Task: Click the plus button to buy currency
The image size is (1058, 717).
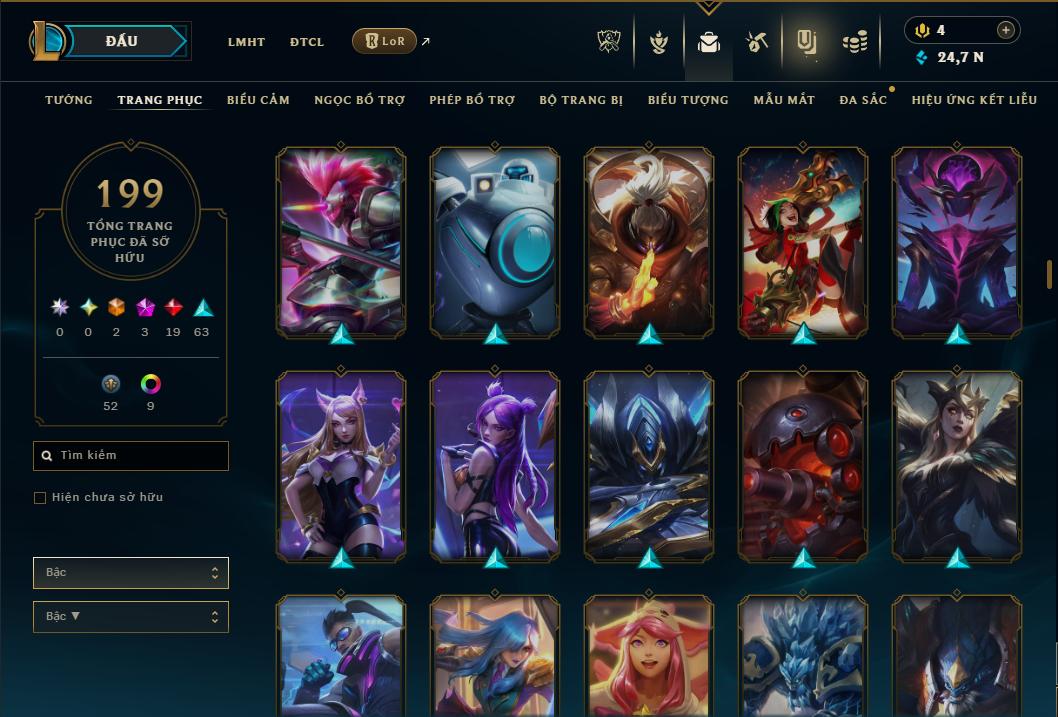Action: (x=1006, y=30)
